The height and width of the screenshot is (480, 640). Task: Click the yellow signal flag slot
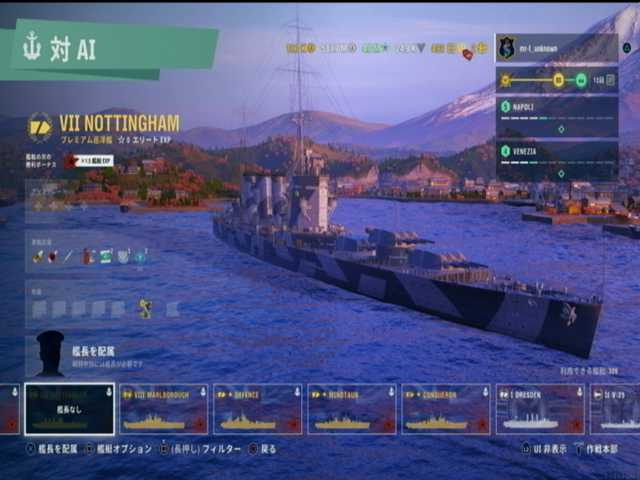[145, 308]
